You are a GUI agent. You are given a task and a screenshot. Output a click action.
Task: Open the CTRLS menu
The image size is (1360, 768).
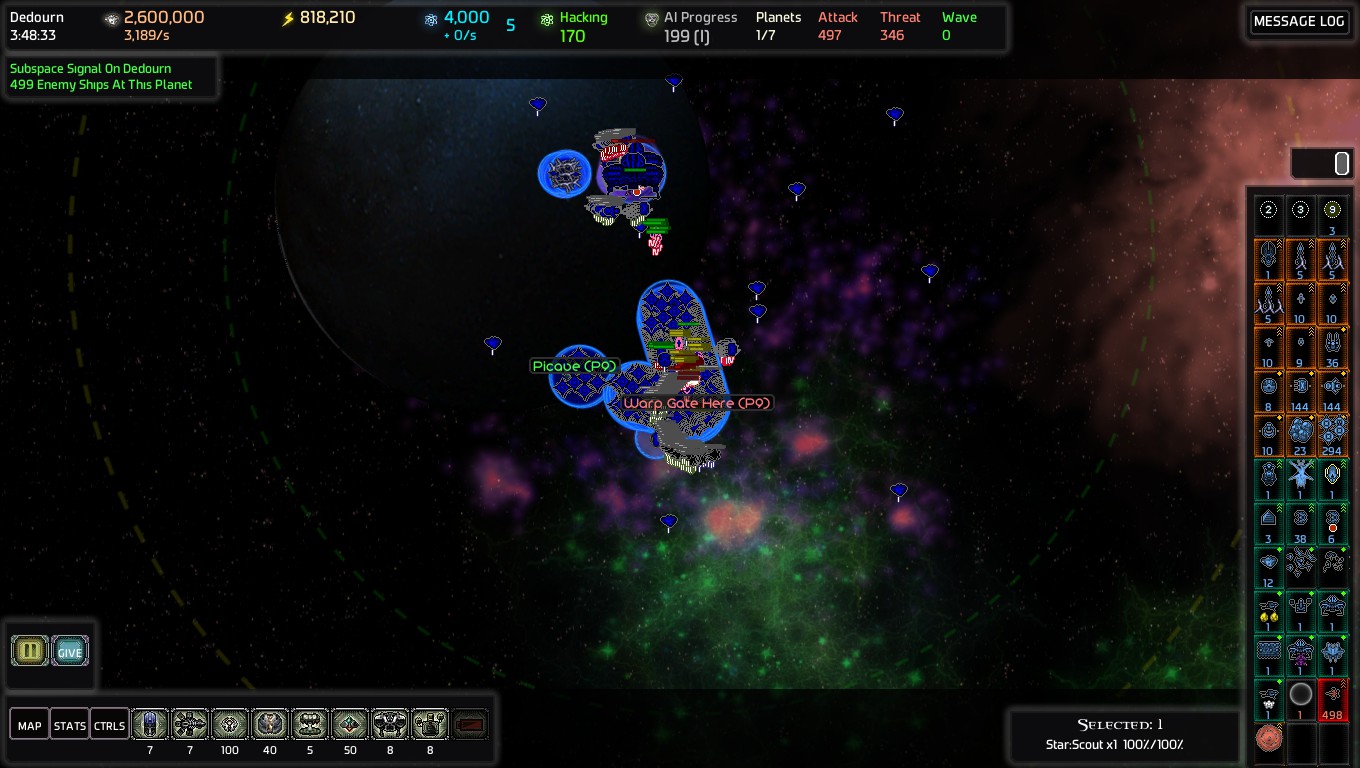109,725
